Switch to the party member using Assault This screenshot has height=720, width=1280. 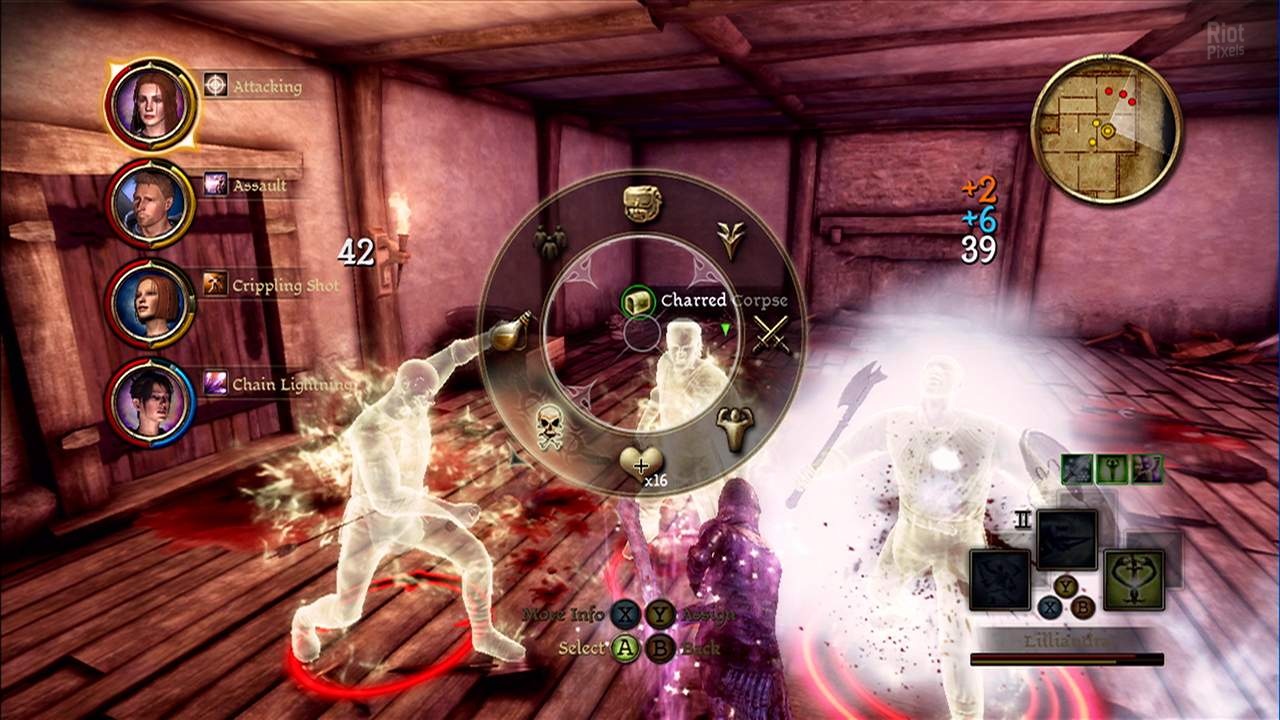tap(151, 202)
